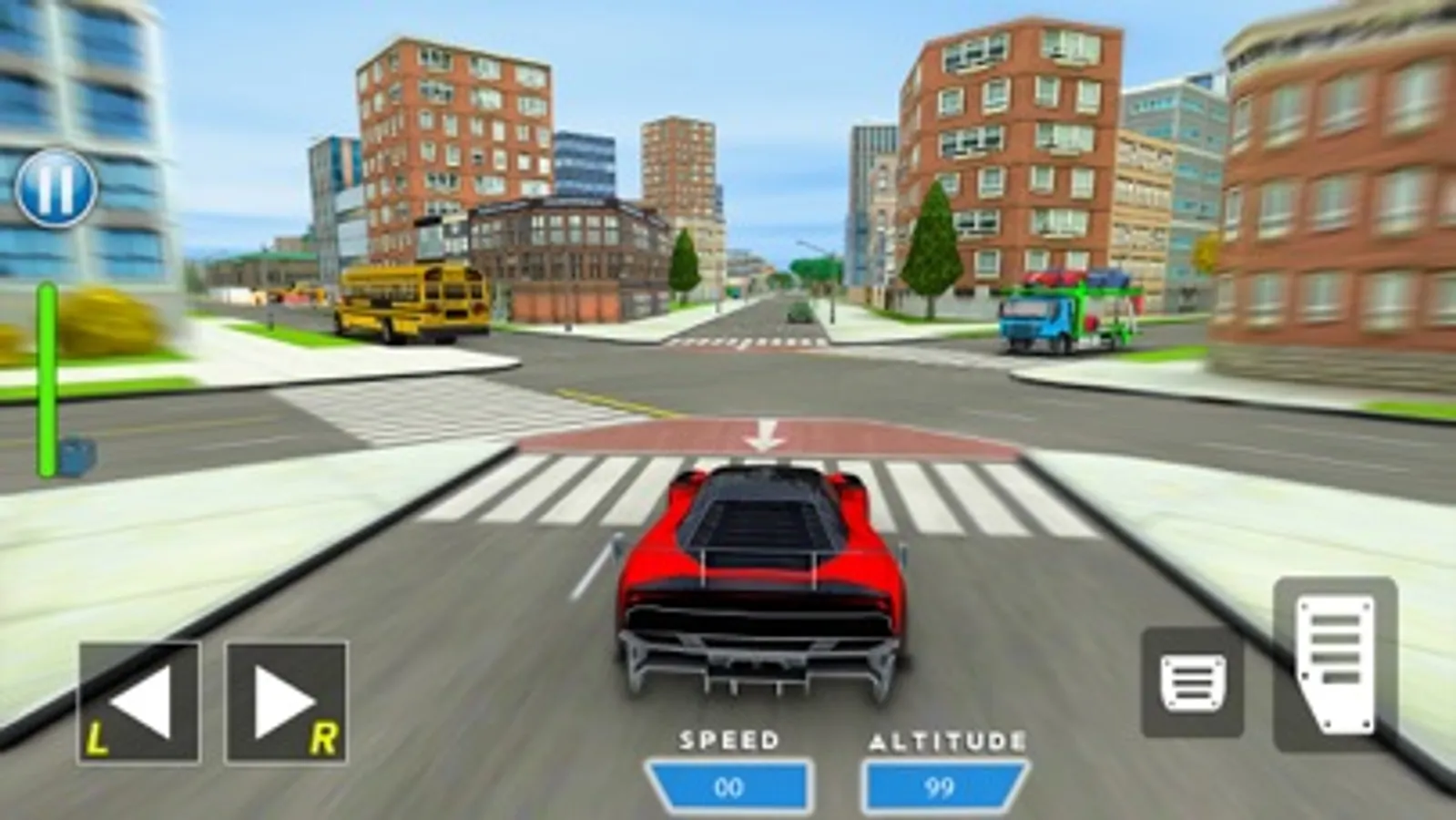Toggle the pause overlay on
This screenshot has height=820, width=1456.
tap(55, 190)
